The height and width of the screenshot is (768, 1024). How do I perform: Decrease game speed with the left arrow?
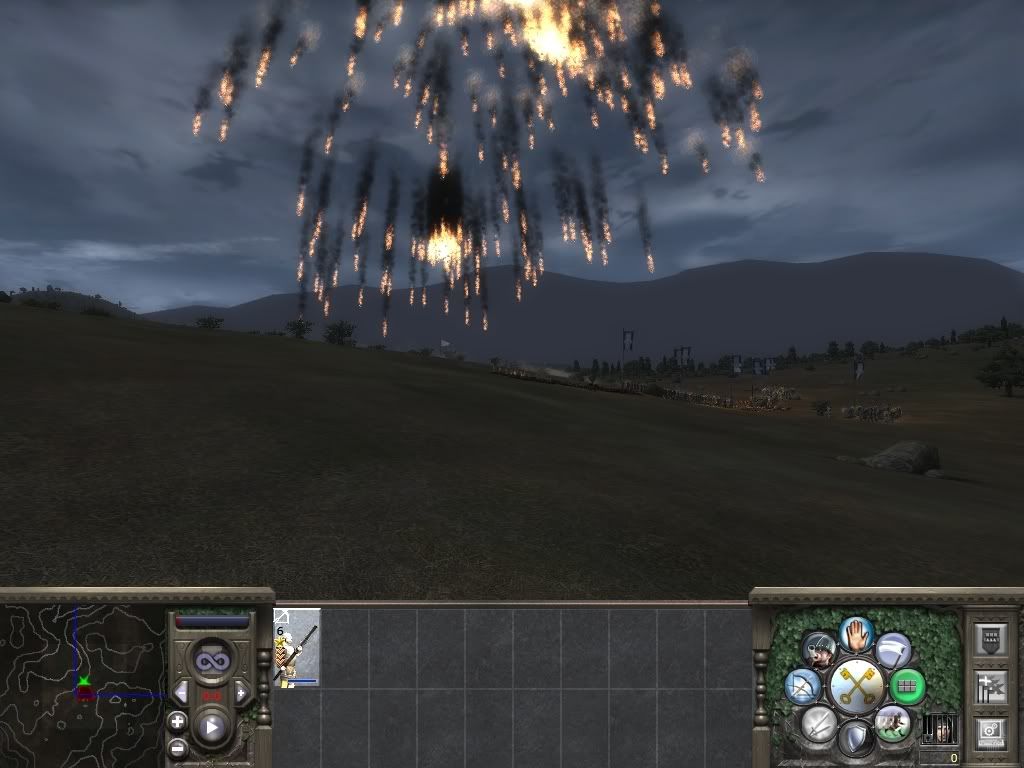[x=181, y=693]
